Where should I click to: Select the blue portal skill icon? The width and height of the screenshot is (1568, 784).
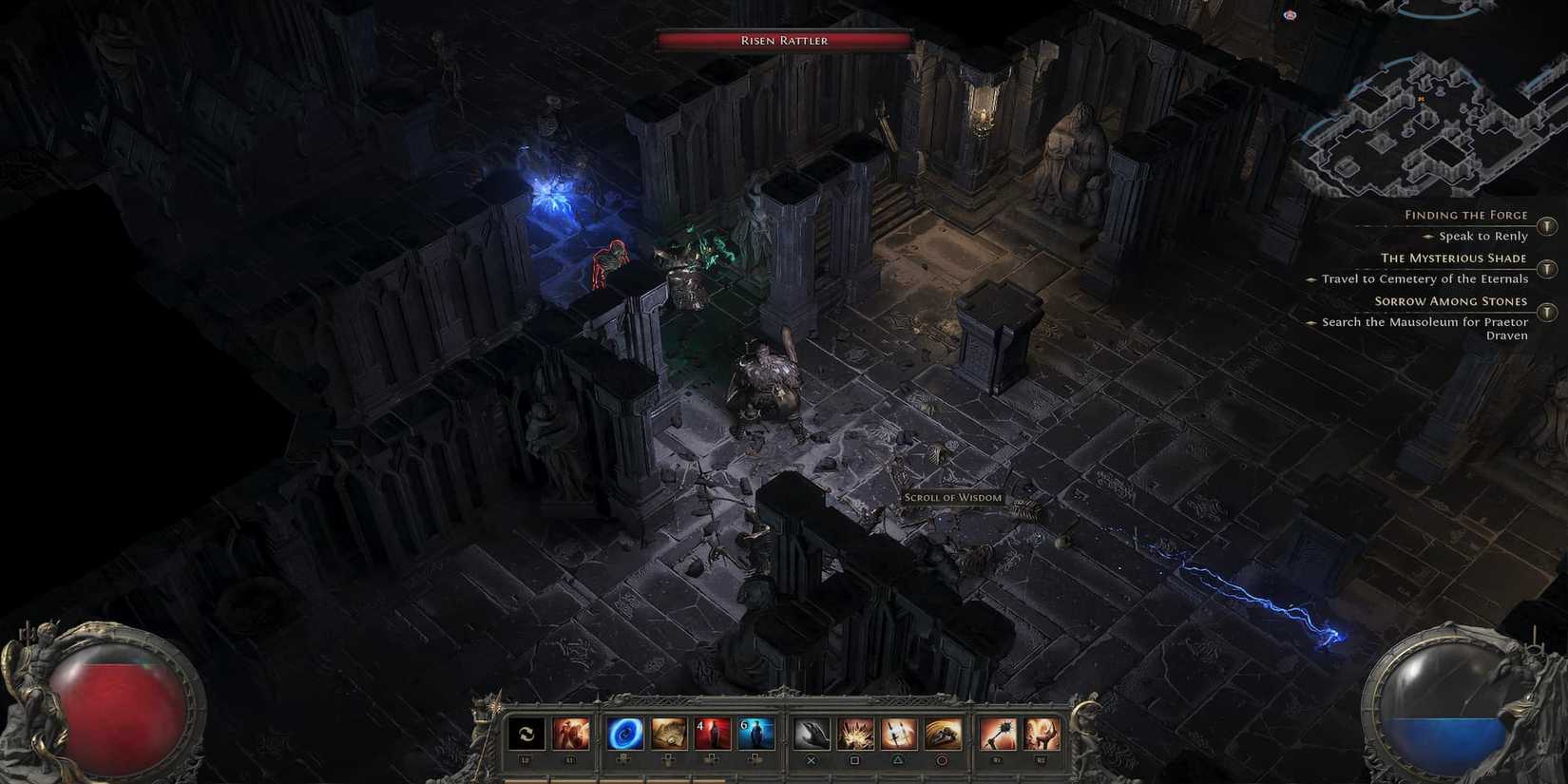(x=623, y=732)
